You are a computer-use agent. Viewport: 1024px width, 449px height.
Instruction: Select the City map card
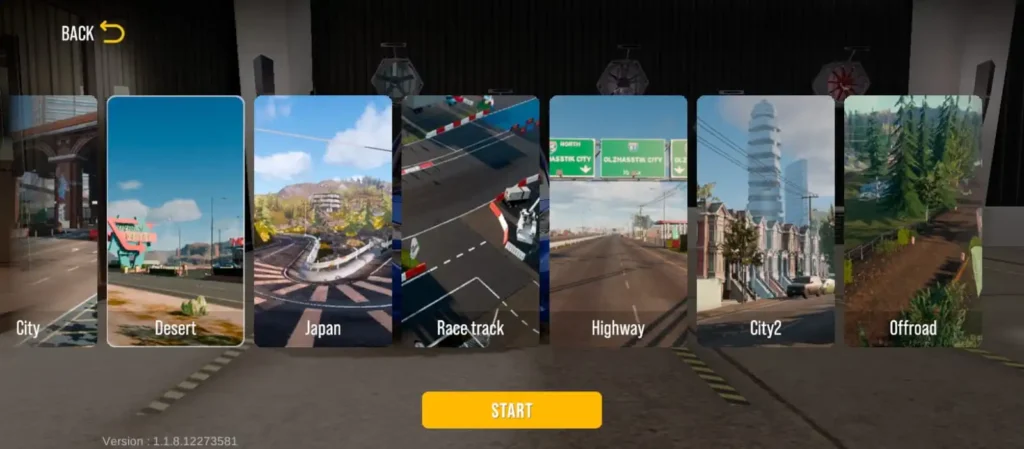50,221
